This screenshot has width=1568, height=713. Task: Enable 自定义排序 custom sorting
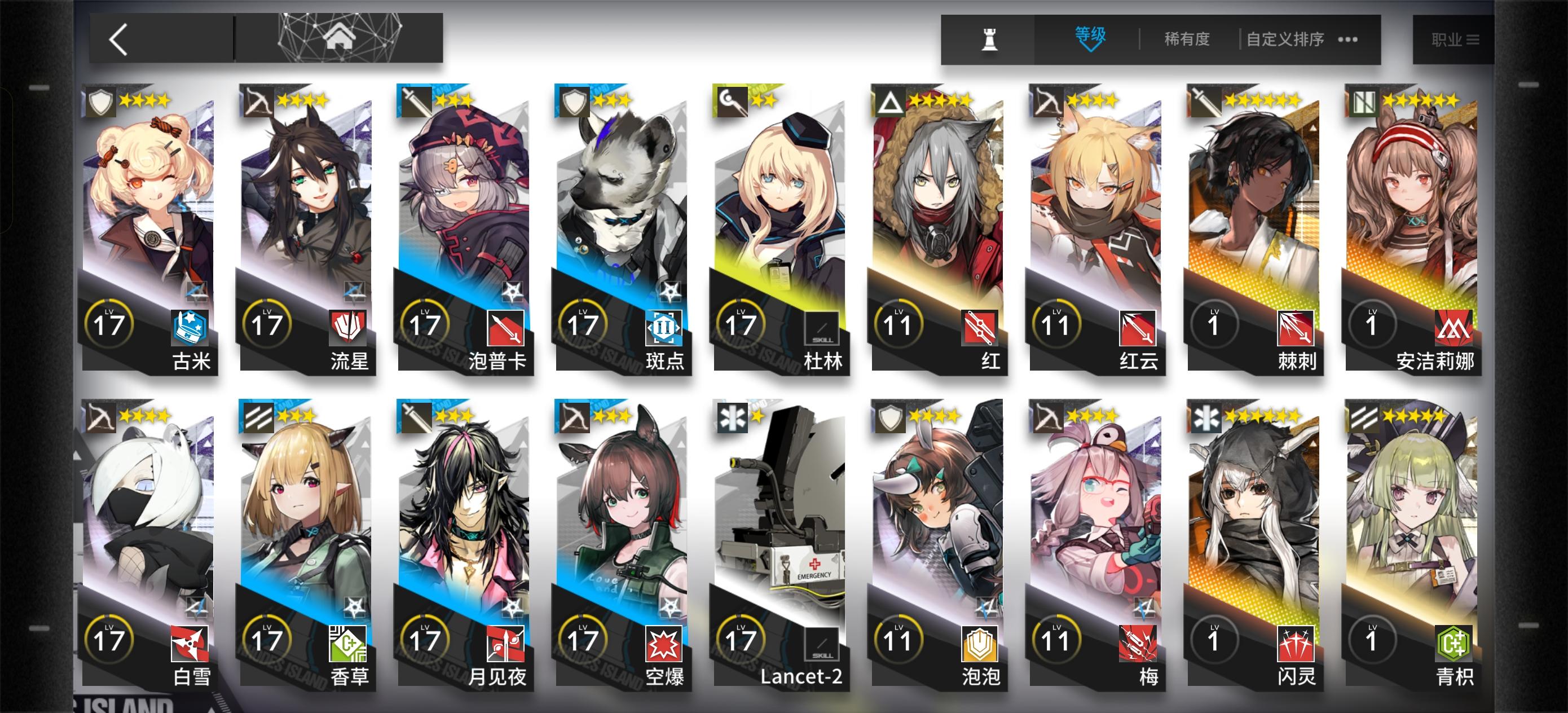(x=1284, y=38)
